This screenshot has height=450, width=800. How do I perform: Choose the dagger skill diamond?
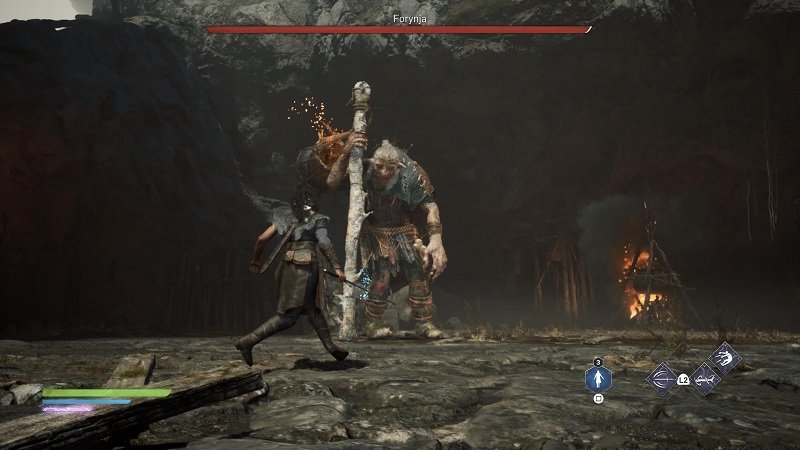(x=705, y=379)
